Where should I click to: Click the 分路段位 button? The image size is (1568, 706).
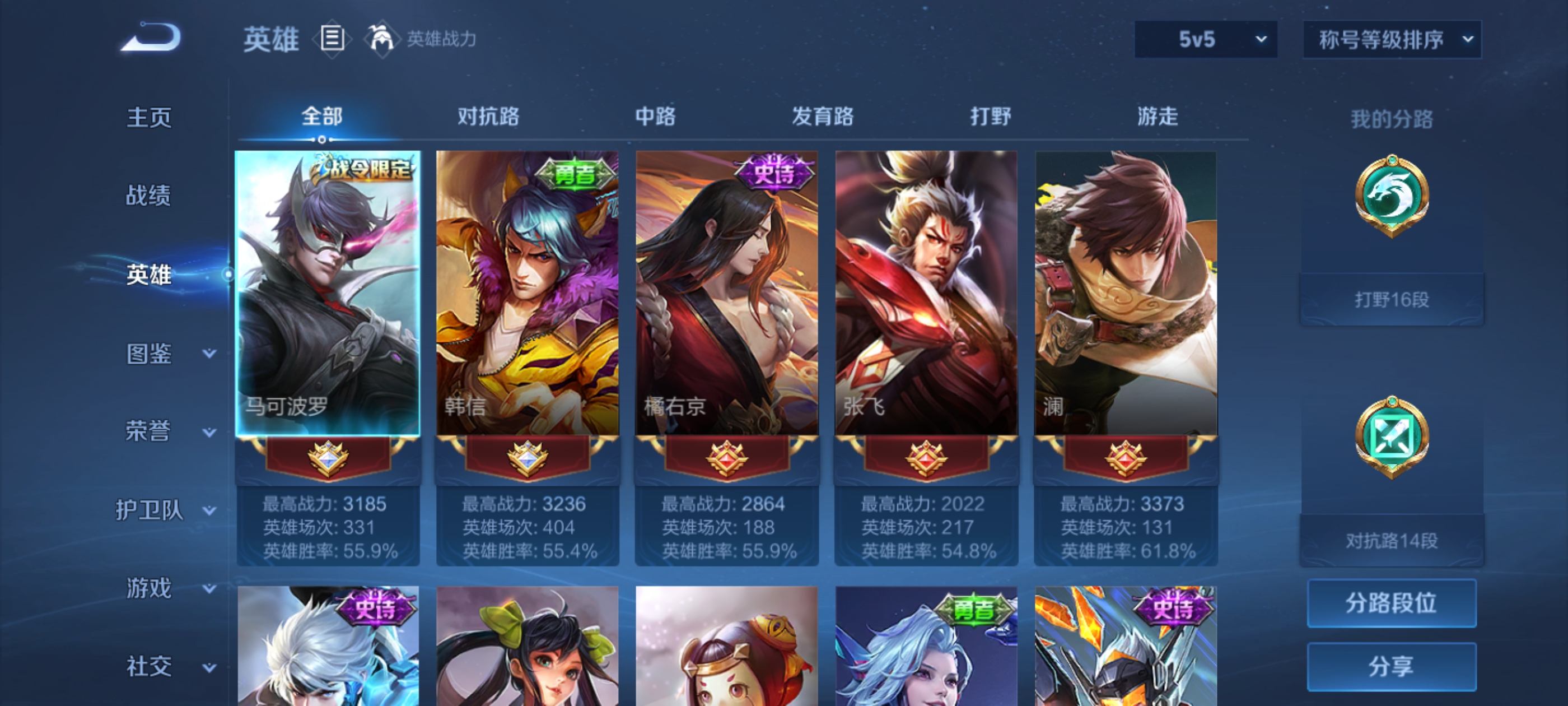1392,604
